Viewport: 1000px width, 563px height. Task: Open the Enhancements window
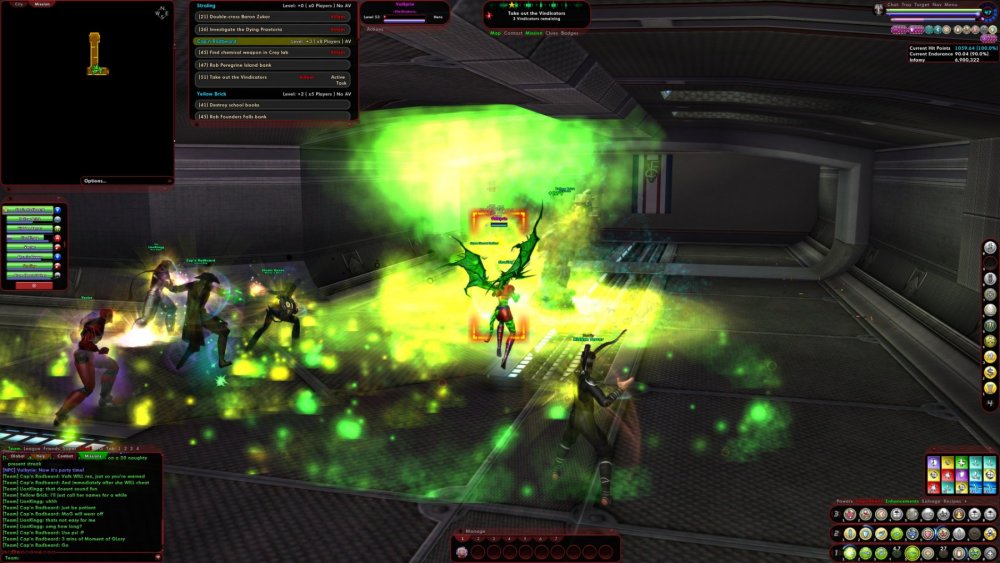tap(902, 501)
